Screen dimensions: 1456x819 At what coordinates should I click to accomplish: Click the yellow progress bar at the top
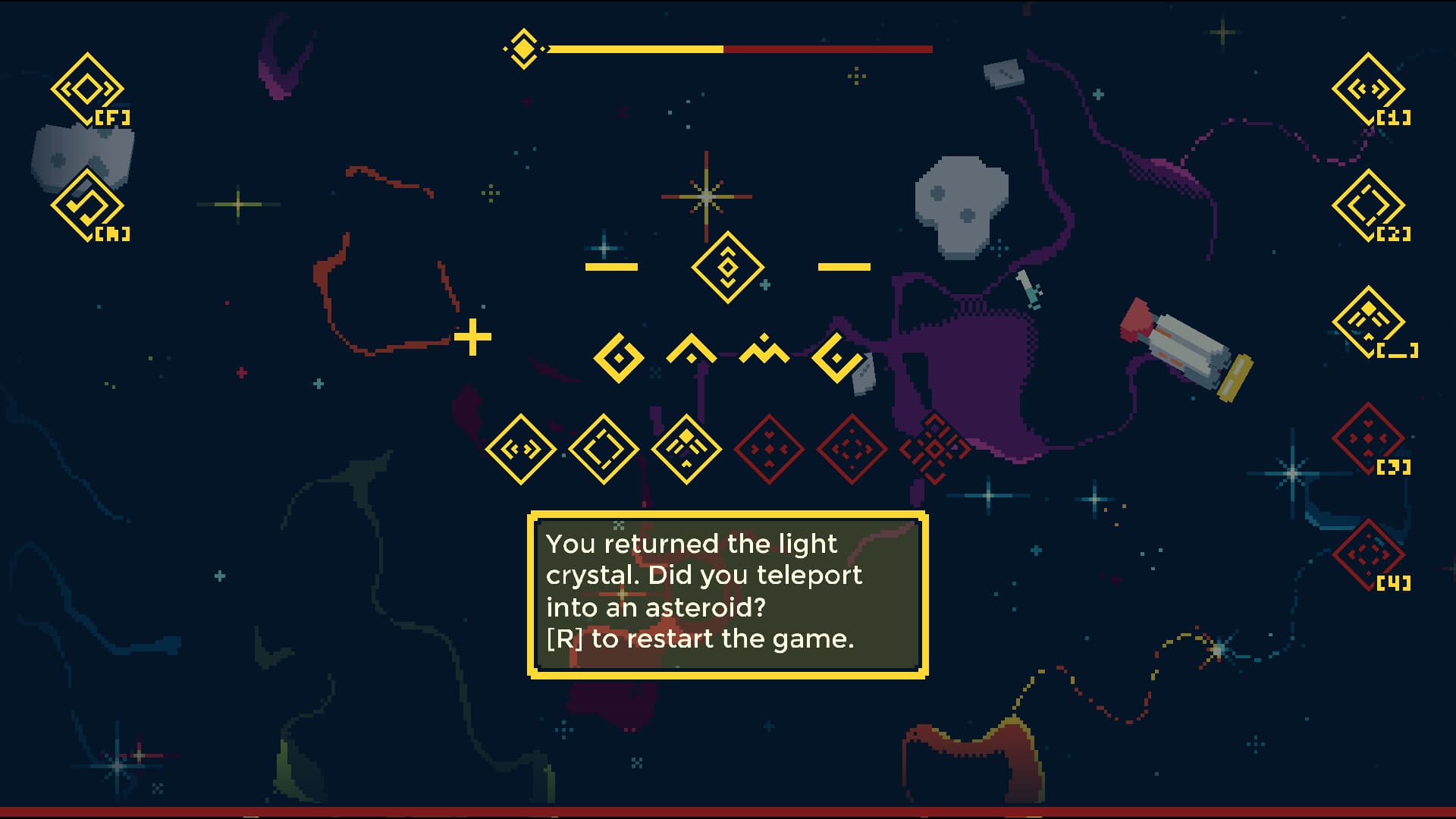pyautogui.click(x=637, y=48)
